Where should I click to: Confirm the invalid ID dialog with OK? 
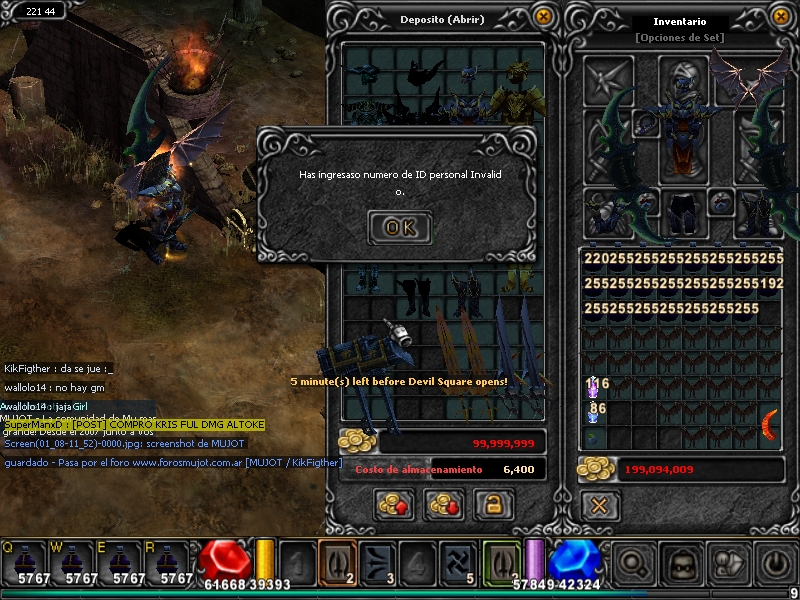pyautogui.click(x=400, y=227)
